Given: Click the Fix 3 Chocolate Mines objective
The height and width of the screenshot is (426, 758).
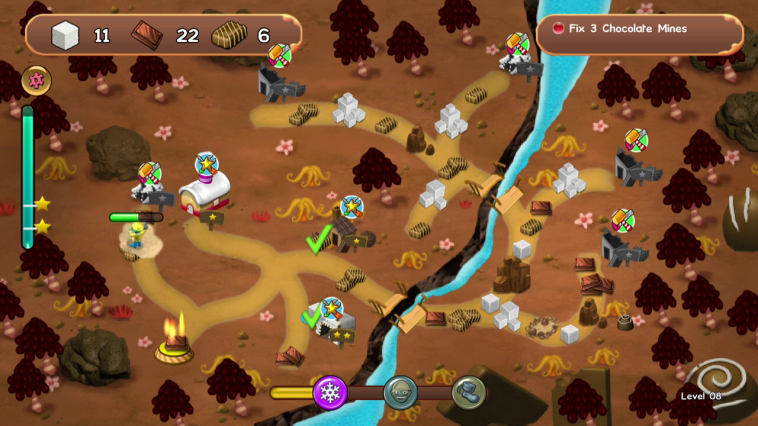Looking at the screenshot, I should click(640, 30).
